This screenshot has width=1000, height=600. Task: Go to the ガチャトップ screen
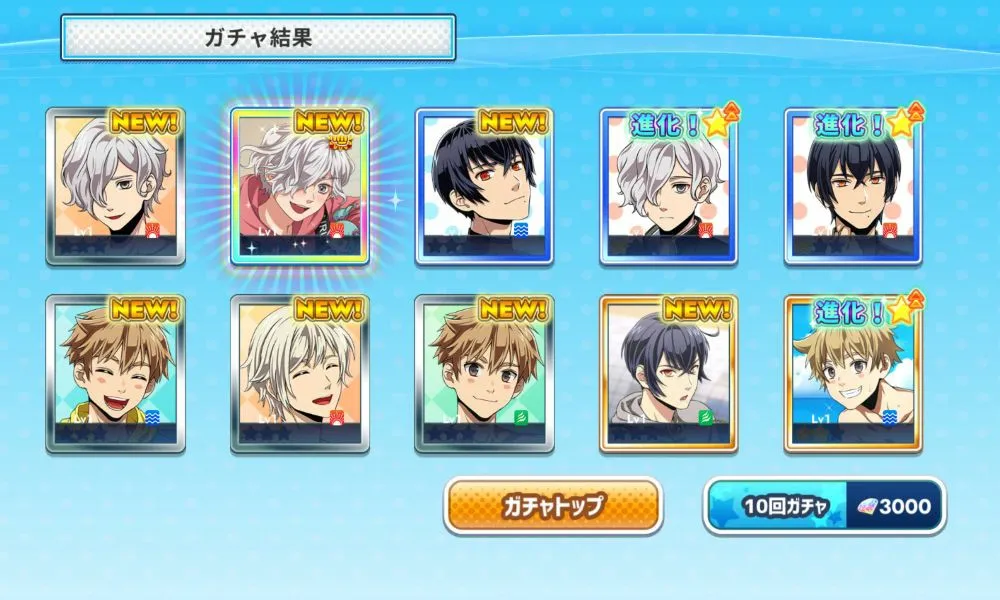(552, 506)
